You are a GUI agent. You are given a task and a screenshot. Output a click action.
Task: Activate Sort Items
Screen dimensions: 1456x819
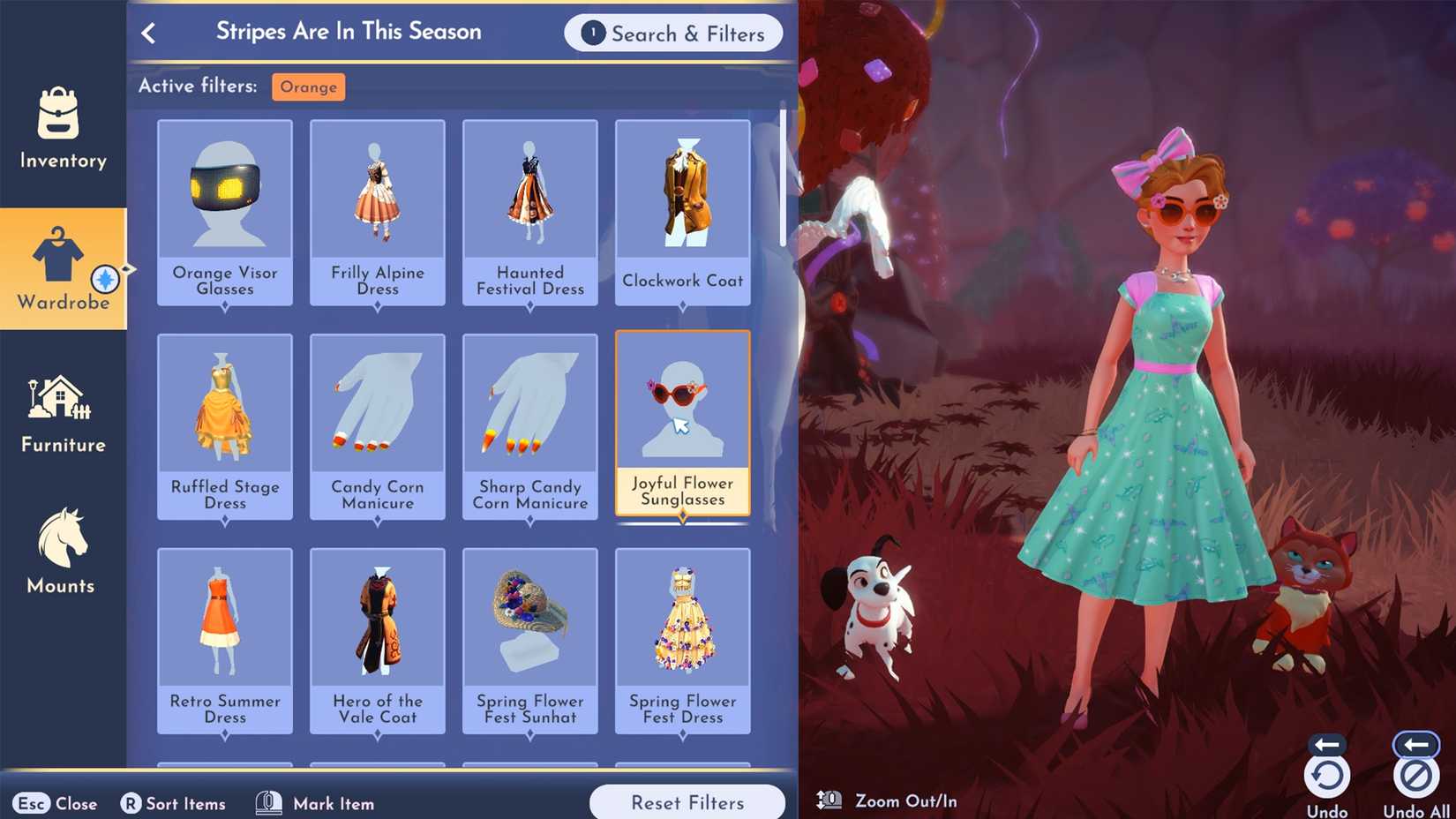[173, 803]
